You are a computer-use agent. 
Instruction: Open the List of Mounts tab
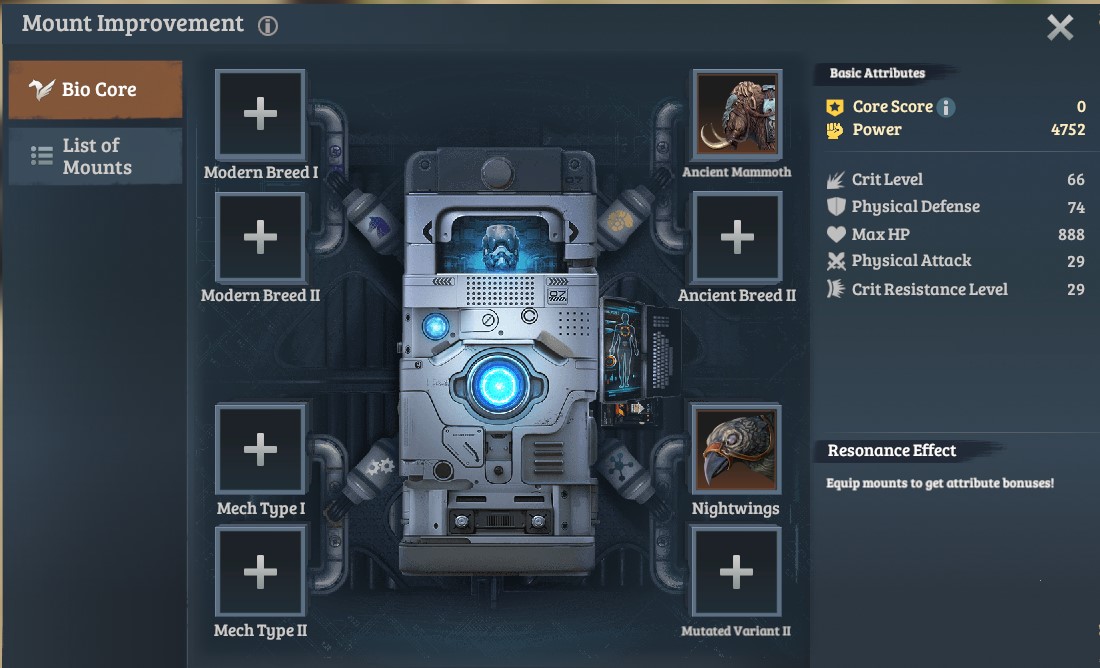pyautogui.click(x=96, y=157)
